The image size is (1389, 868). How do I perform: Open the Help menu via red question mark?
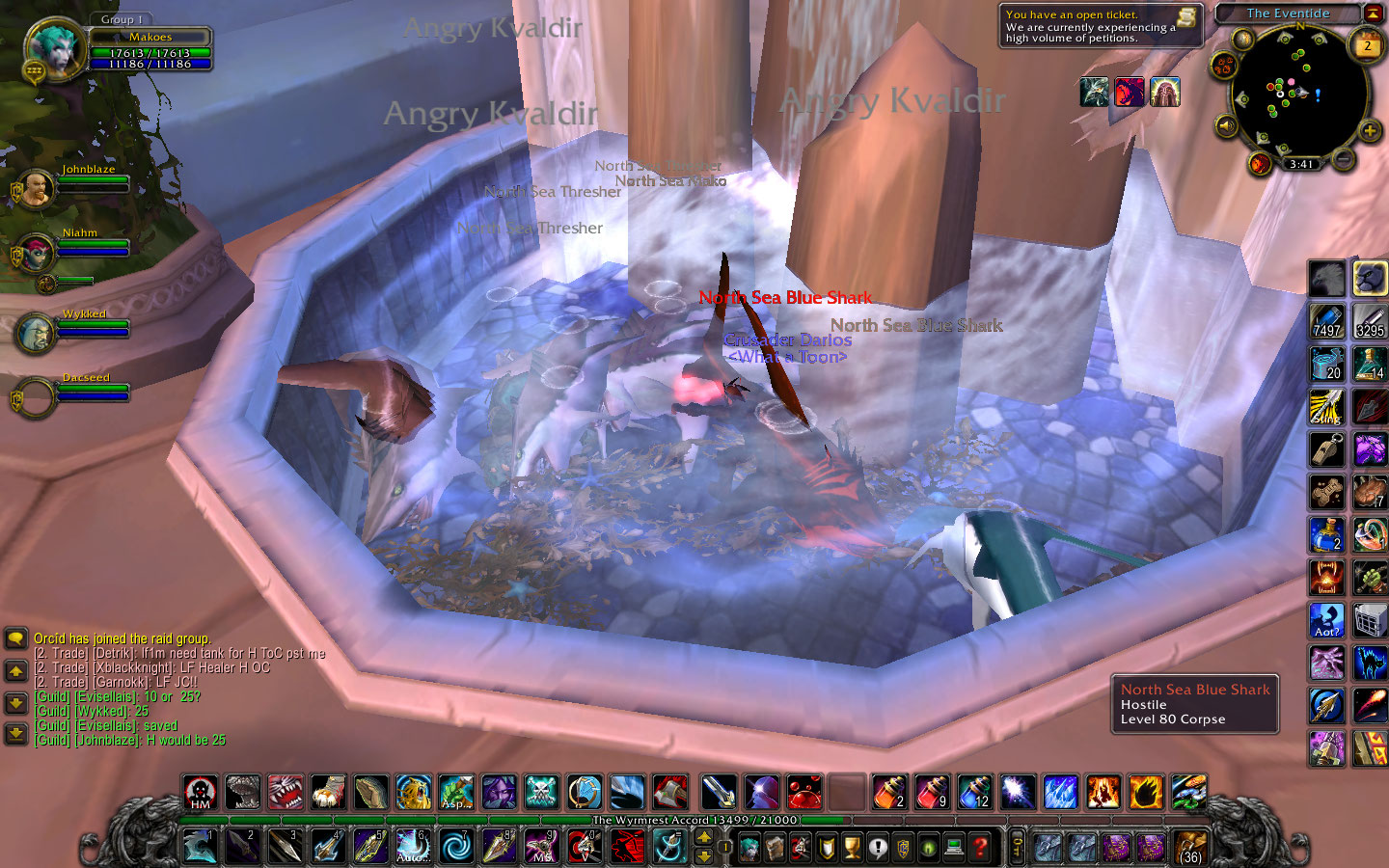(x=981, y=846)
